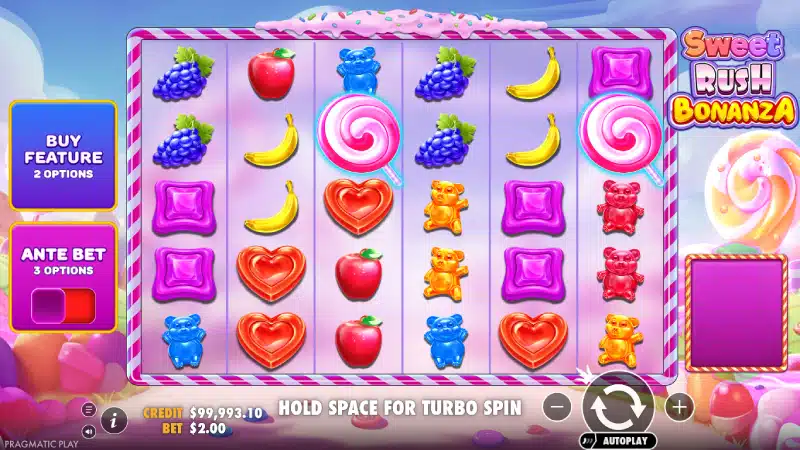Decrease the bet with the minus button

[558, 407]
